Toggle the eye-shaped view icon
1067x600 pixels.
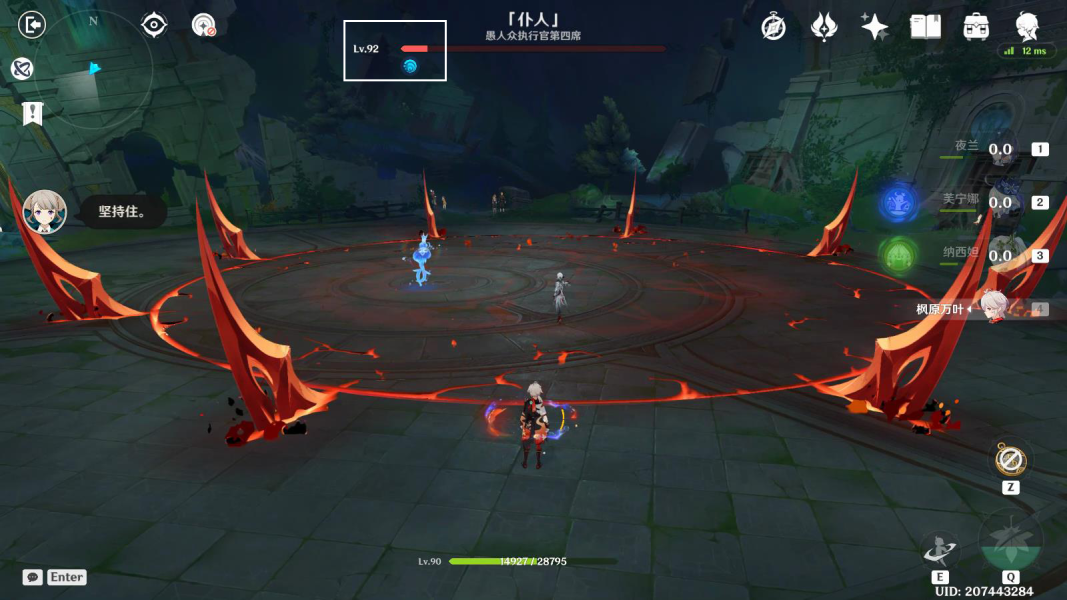click(154, 24)
